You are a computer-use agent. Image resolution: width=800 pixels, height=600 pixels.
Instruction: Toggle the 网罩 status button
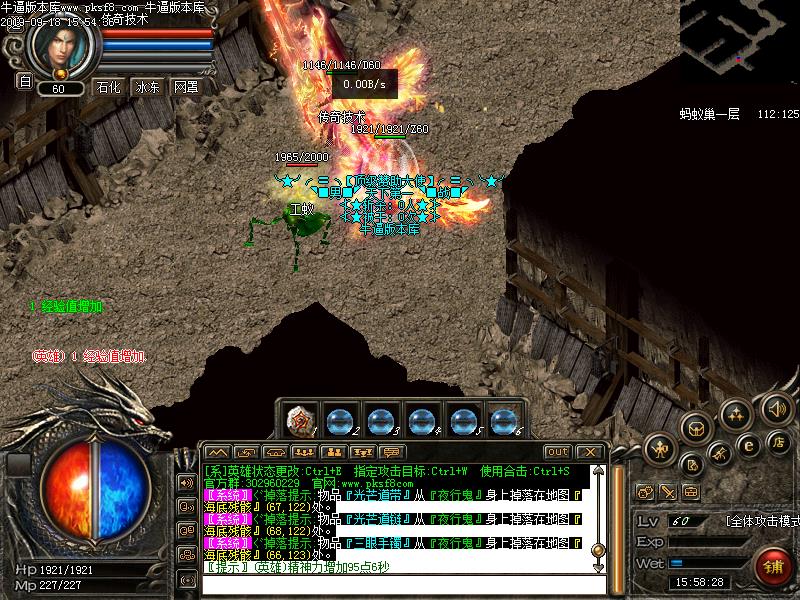186,87
